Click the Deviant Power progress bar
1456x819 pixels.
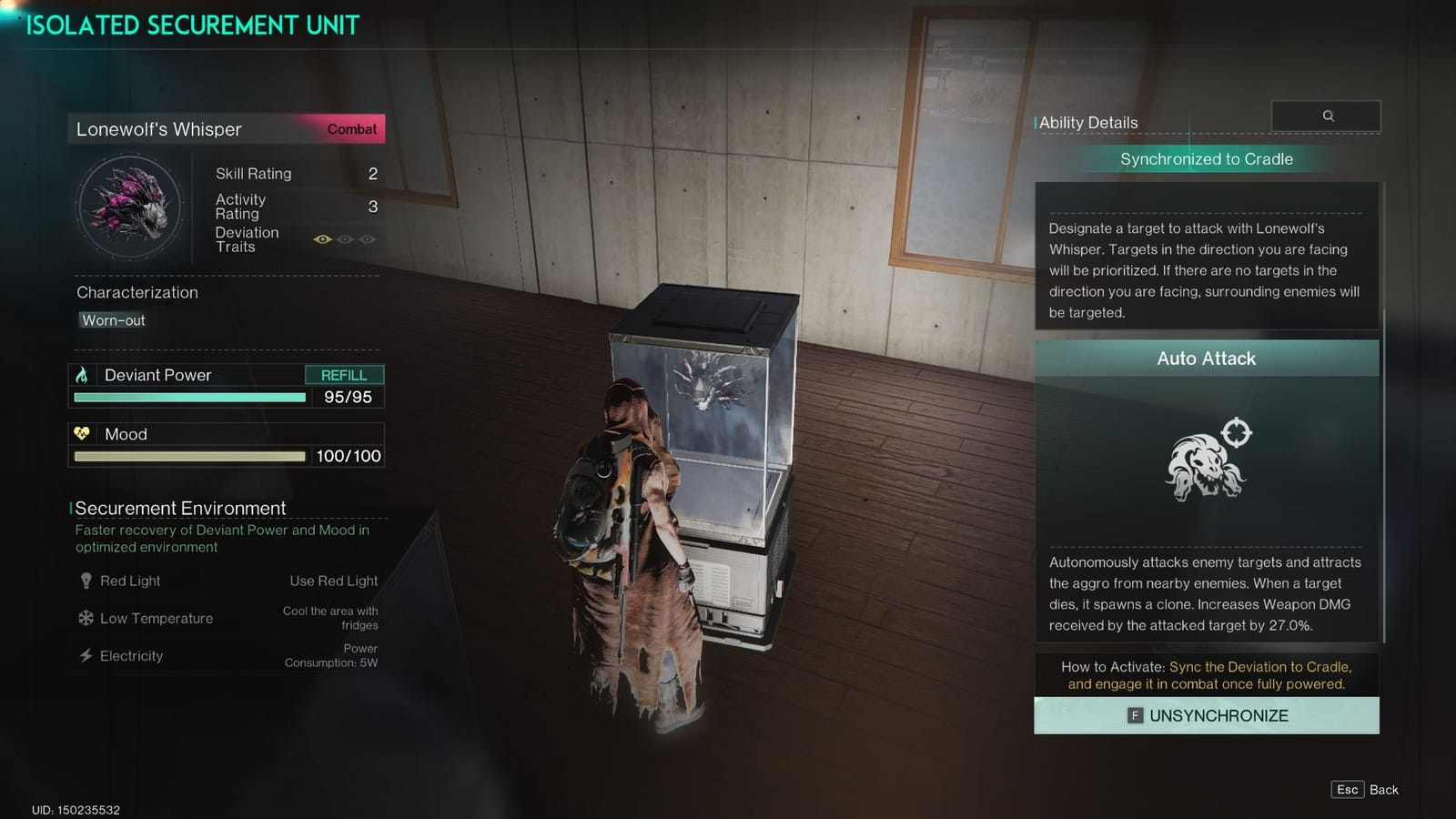pos(187,398)
